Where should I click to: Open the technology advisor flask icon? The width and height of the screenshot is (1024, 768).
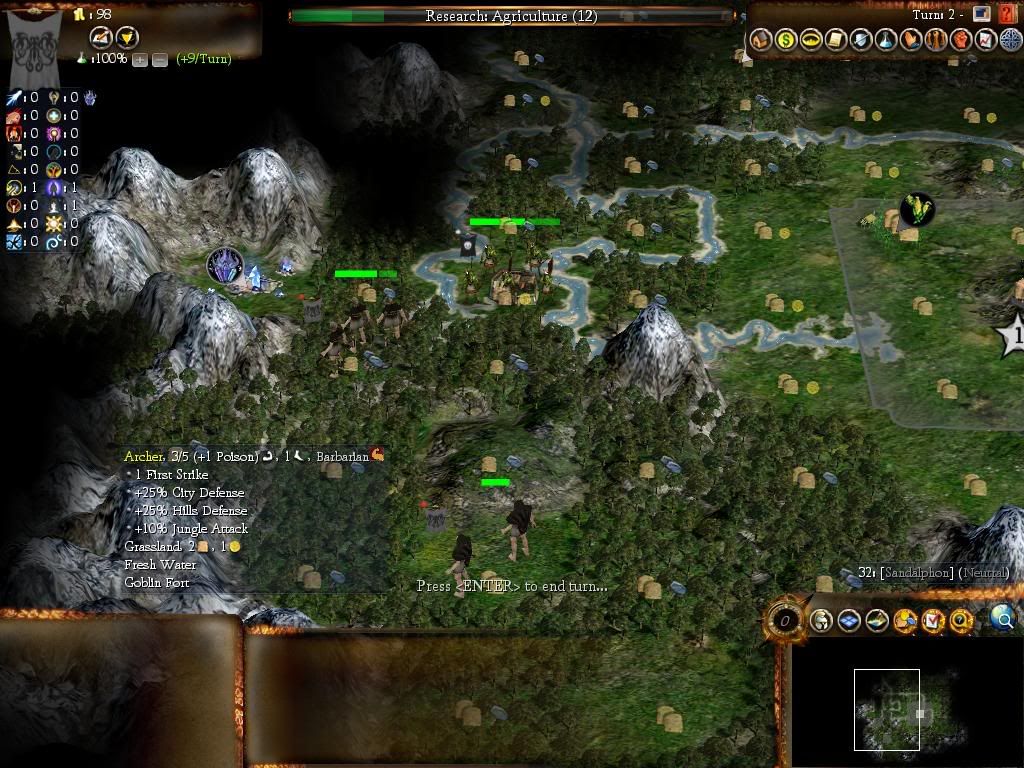pos(886,40)
